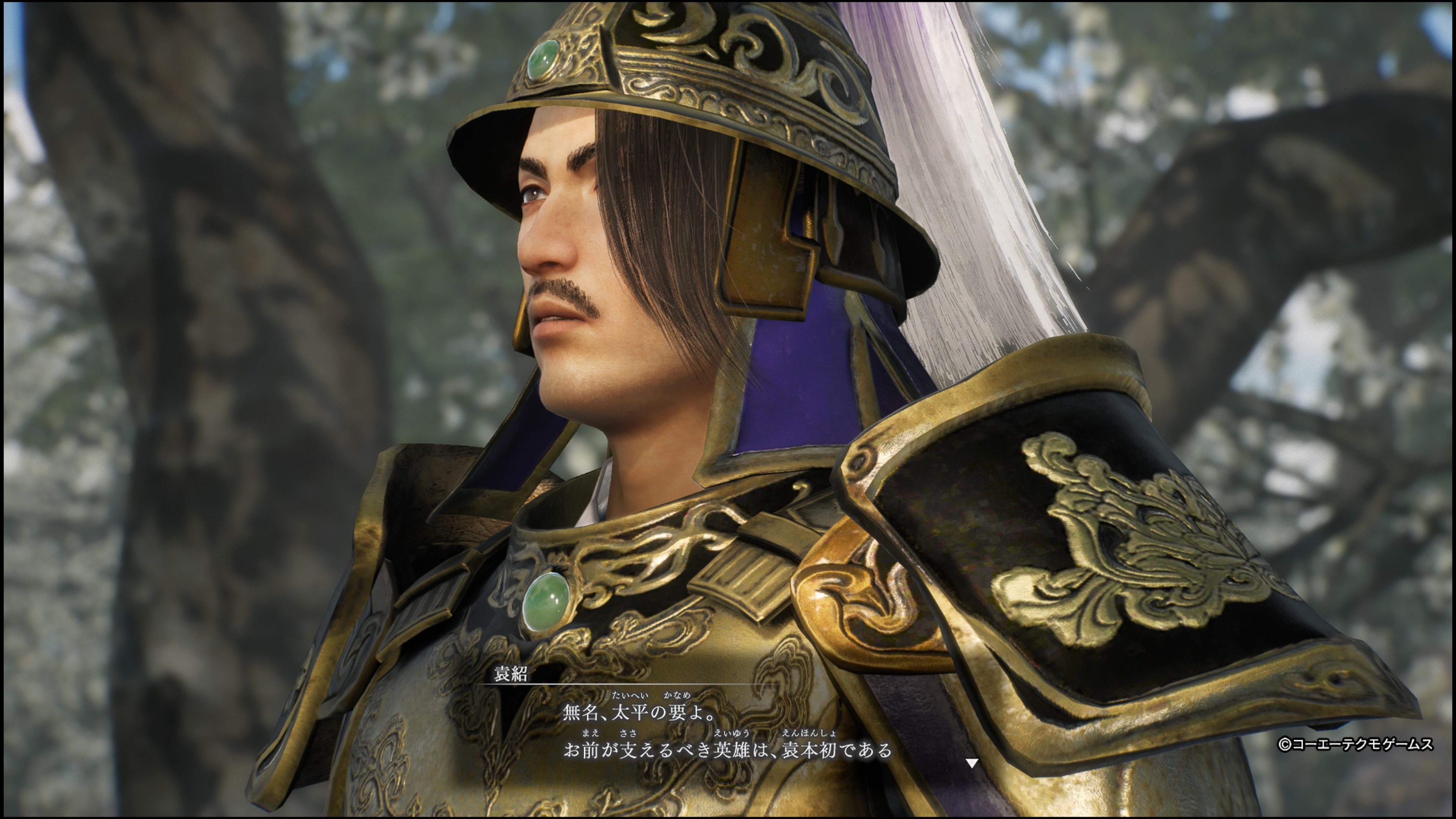Screen dimensions: 1456x819
Task: Select the green jade gem on the helmet
Action: tap(544, 61)
